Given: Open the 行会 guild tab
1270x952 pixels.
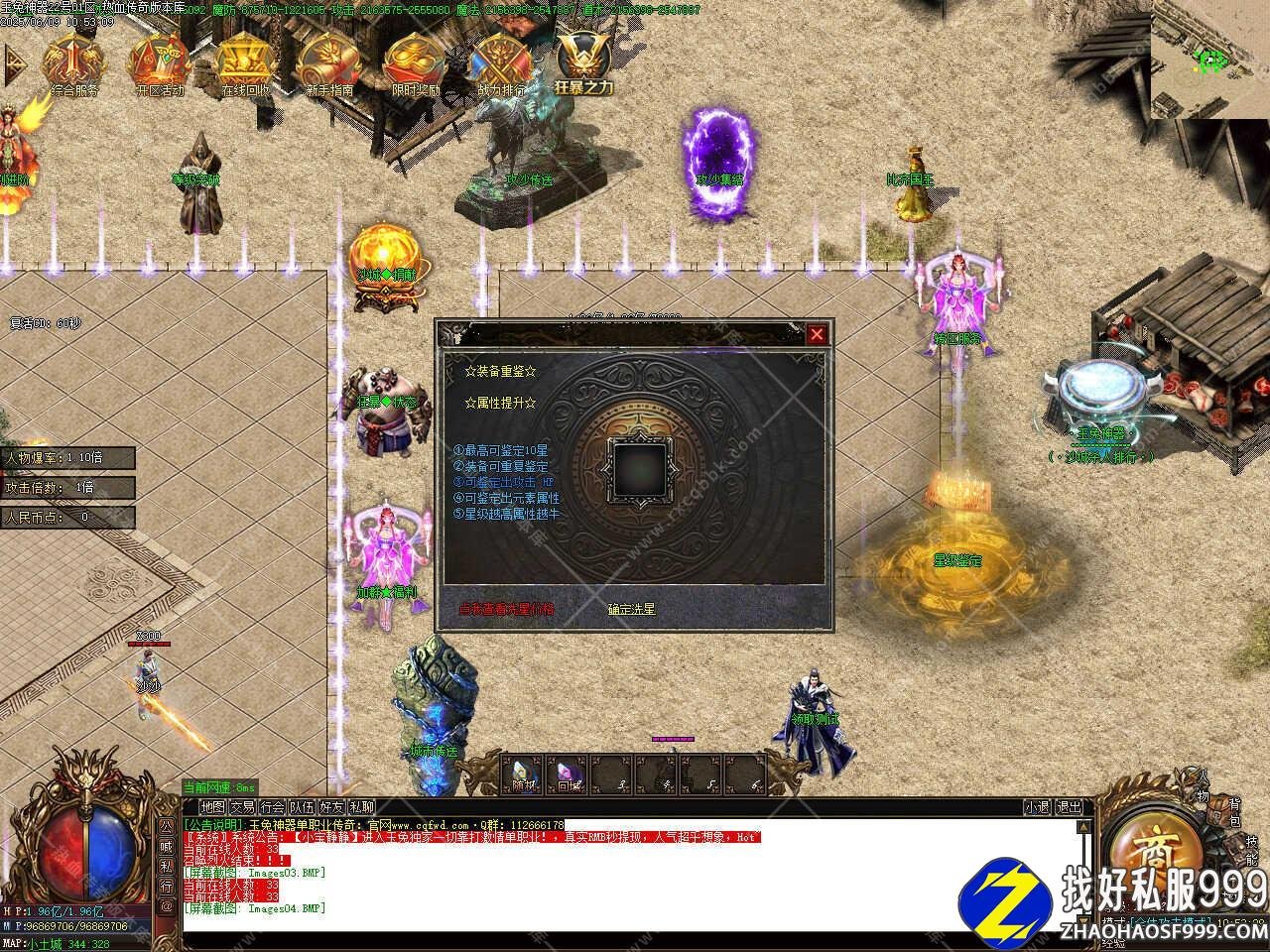Looking at the screenshot, I should (x=272, y=807).
